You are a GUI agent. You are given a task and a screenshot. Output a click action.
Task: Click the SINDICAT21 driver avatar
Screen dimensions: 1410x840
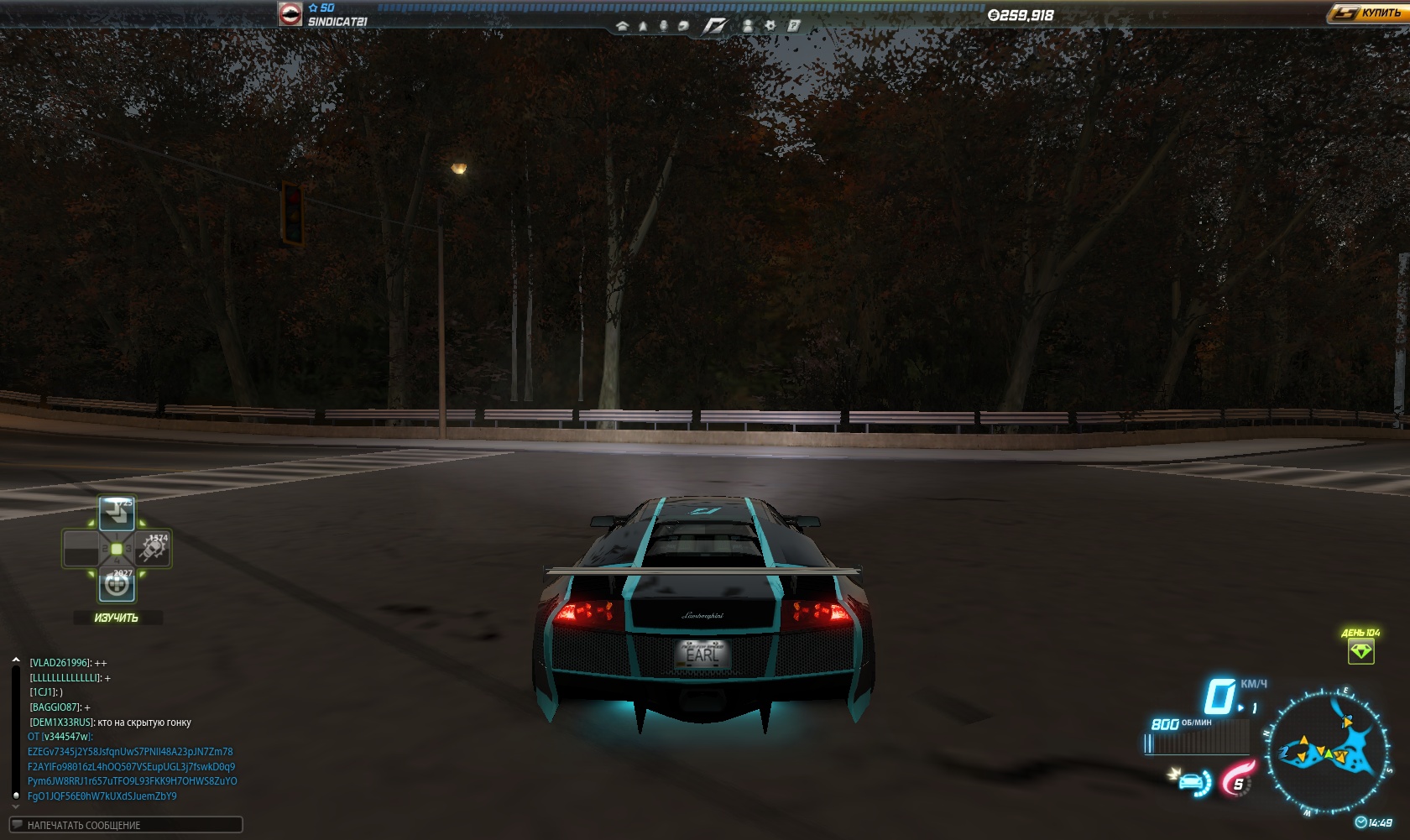pos(290,13)
